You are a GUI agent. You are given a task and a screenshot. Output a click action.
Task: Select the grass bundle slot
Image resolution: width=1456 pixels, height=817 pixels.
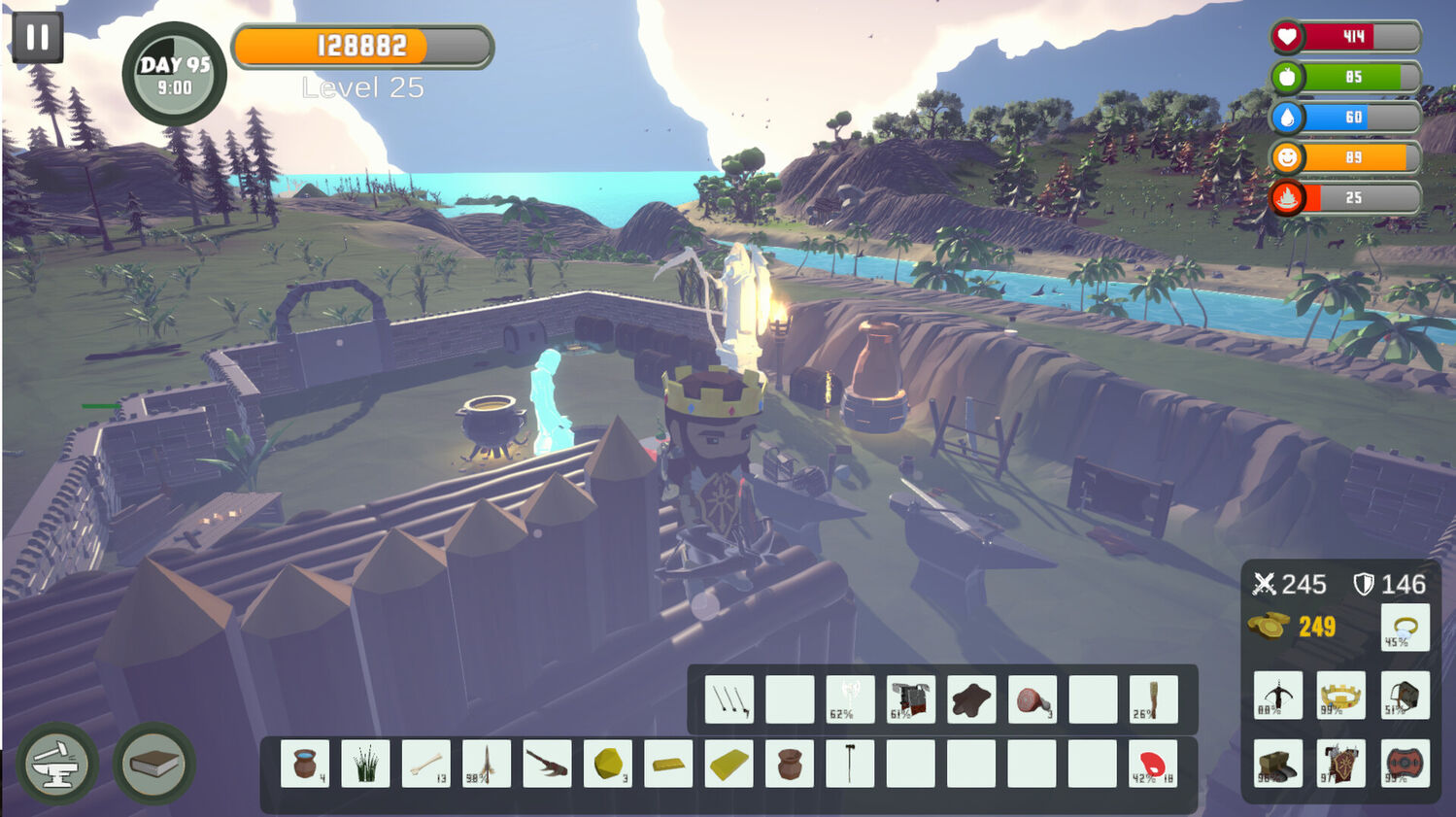click(x=366, y=764)
